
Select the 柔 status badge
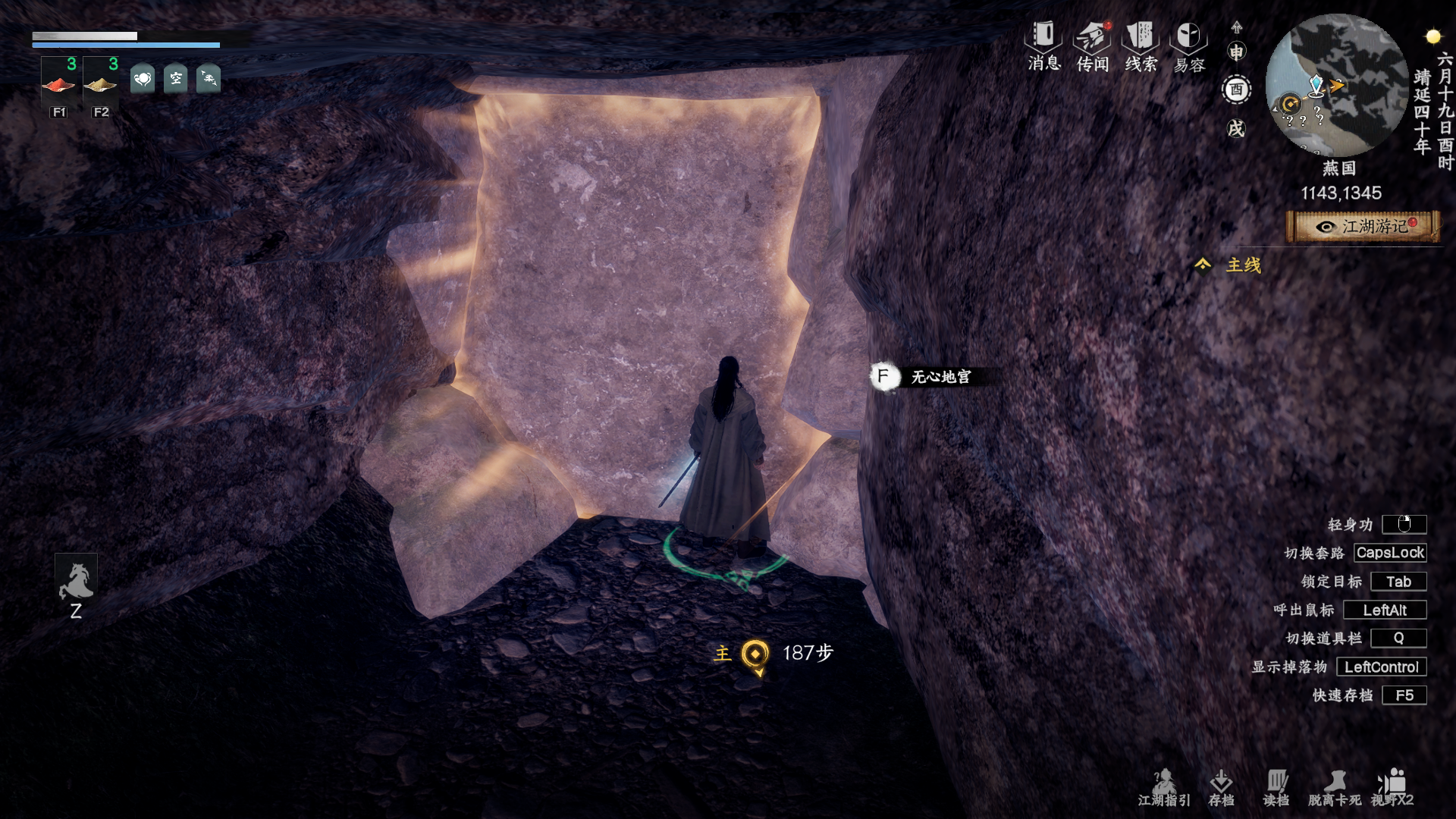[209, 78]
